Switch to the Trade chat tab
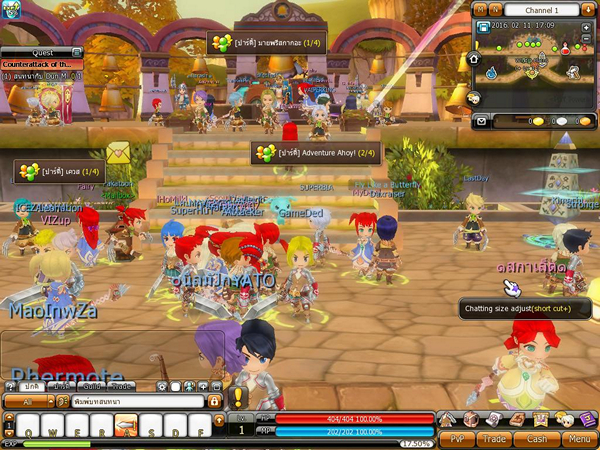The height and width of the screenshot is (450, 600). tap(121, 386)
